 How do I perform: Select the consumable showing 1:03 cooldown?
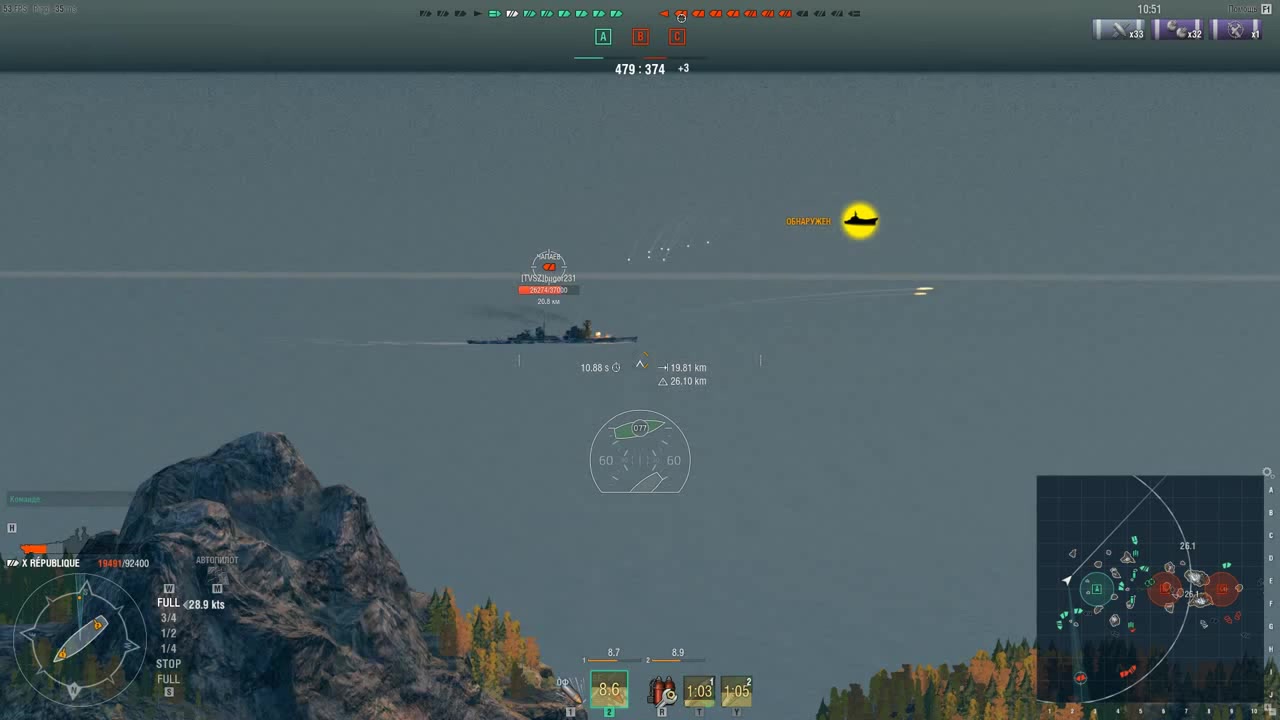click(x=699, y=691)
